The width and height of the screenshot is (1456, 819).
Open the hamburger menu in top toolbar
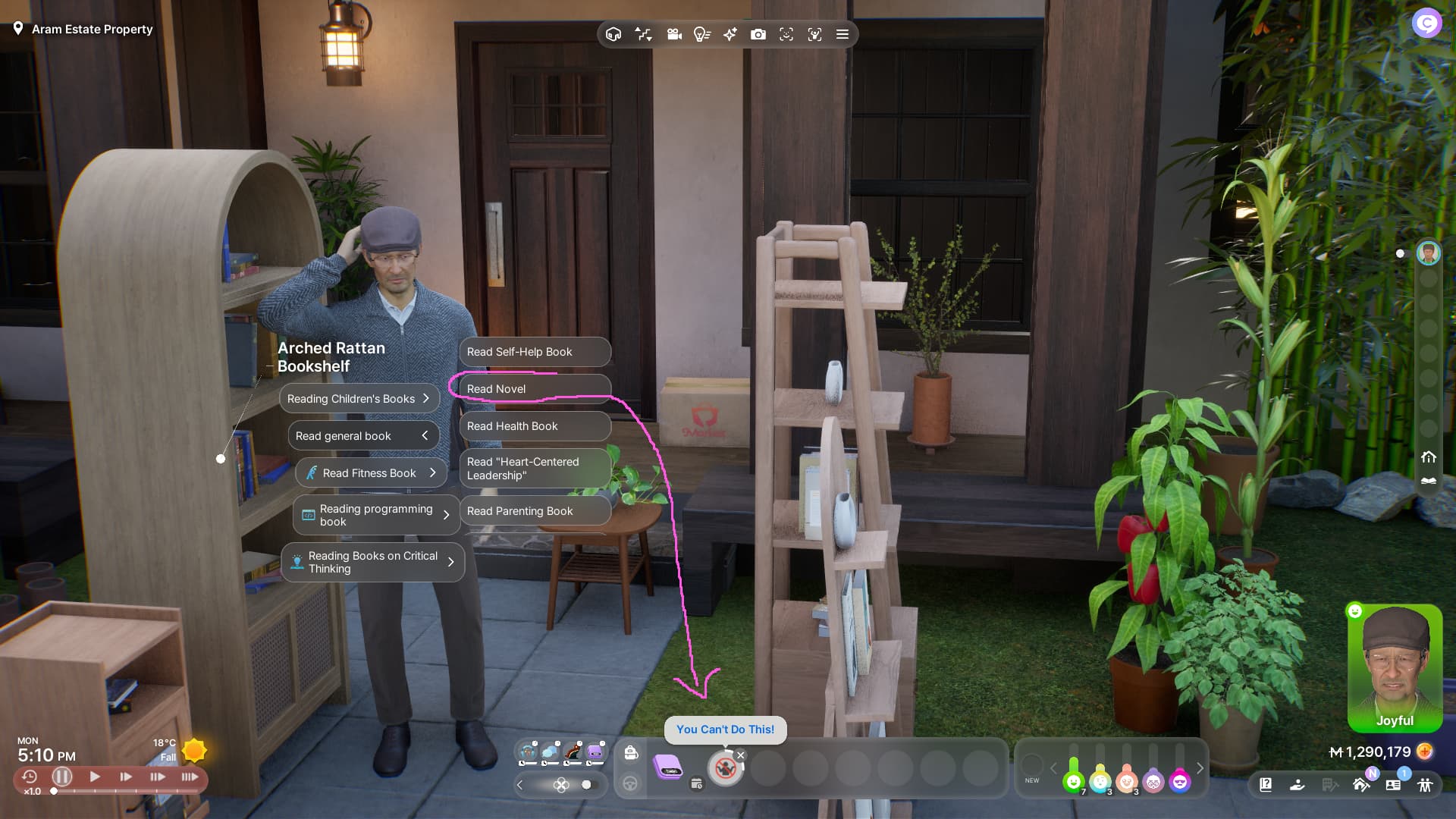tap(842, 35)
